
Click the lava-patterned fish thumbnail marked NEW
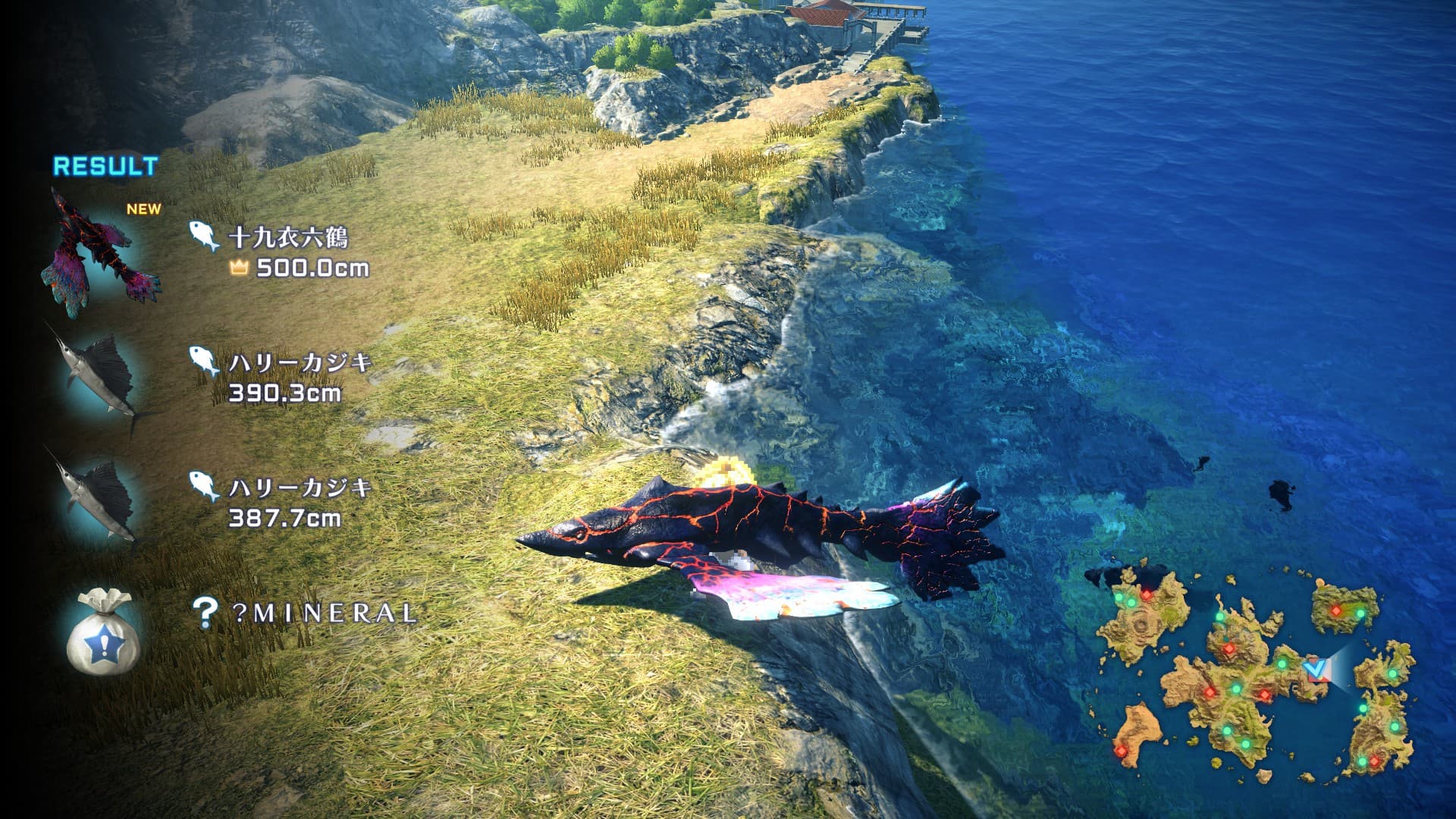point(102,246)
